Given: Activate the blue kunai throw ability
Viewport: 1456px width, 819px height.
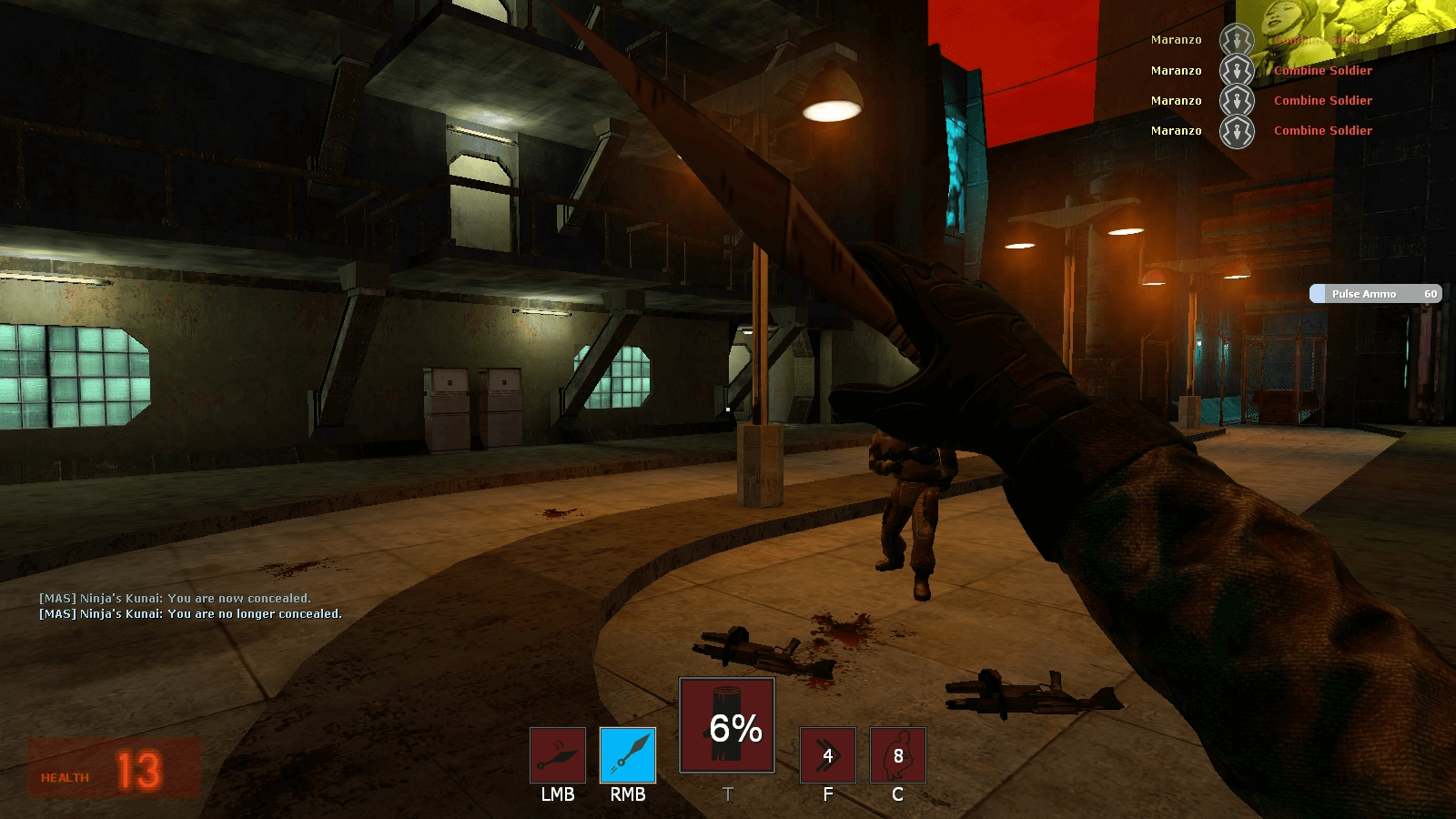Looking at the screenshot, I should coord(628,755).
